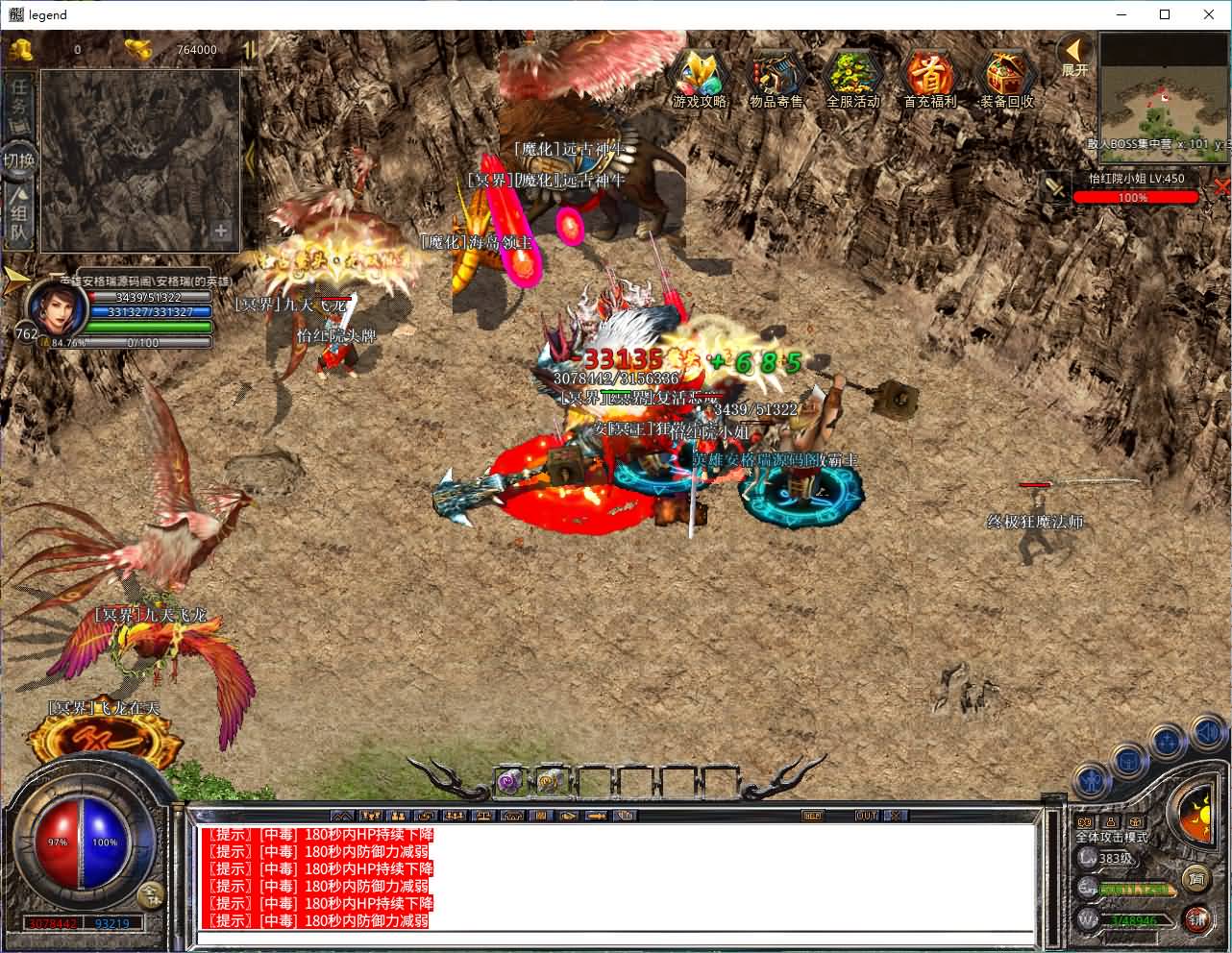The width and height of the screenshot is (1232, 953).
Task: Click the hero portrait
Action: pyautogui.click(x=55, y=306)
